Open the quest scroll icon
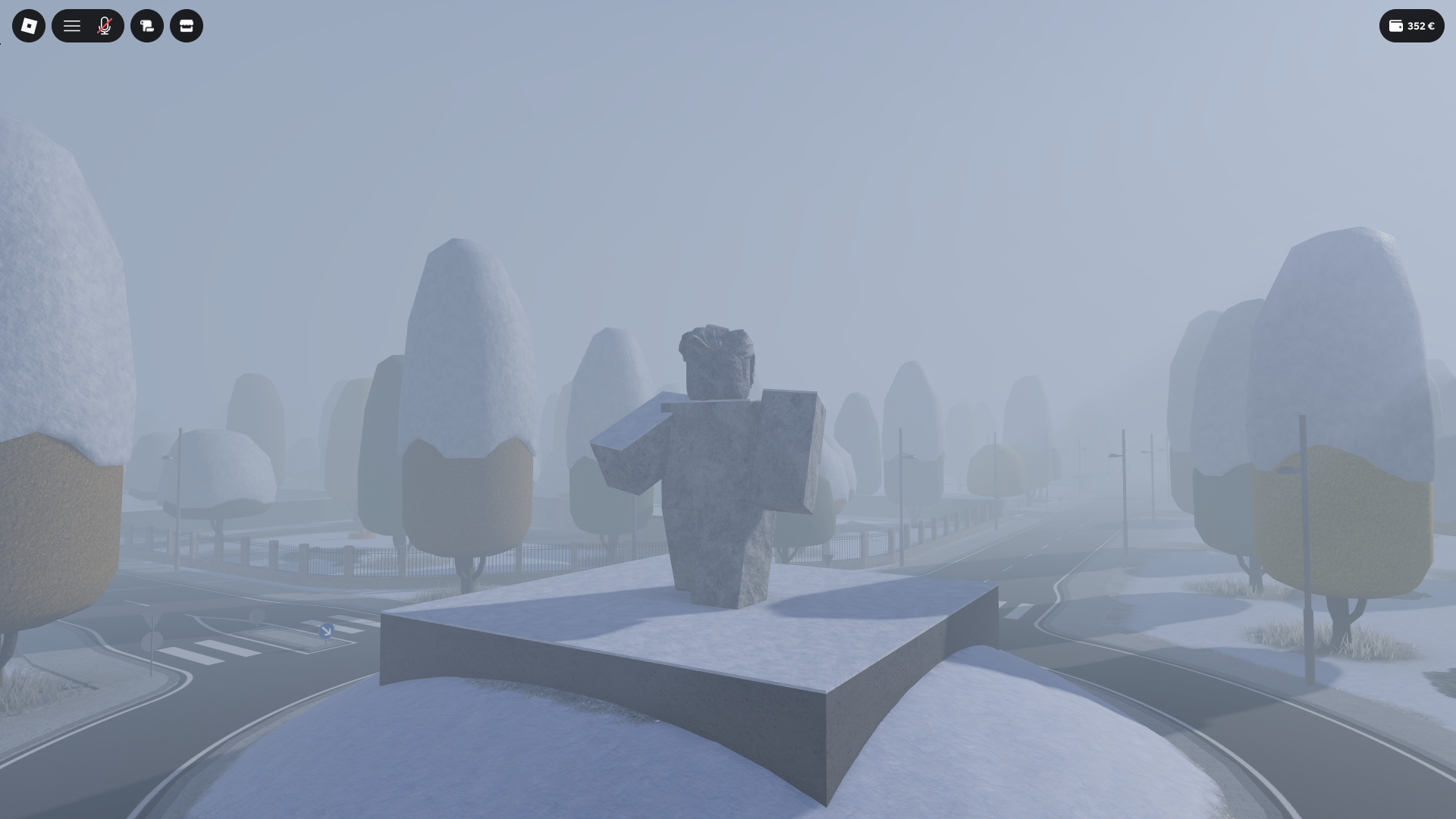The width and height of the screenshot is (1456, 819). coord(147,25)
